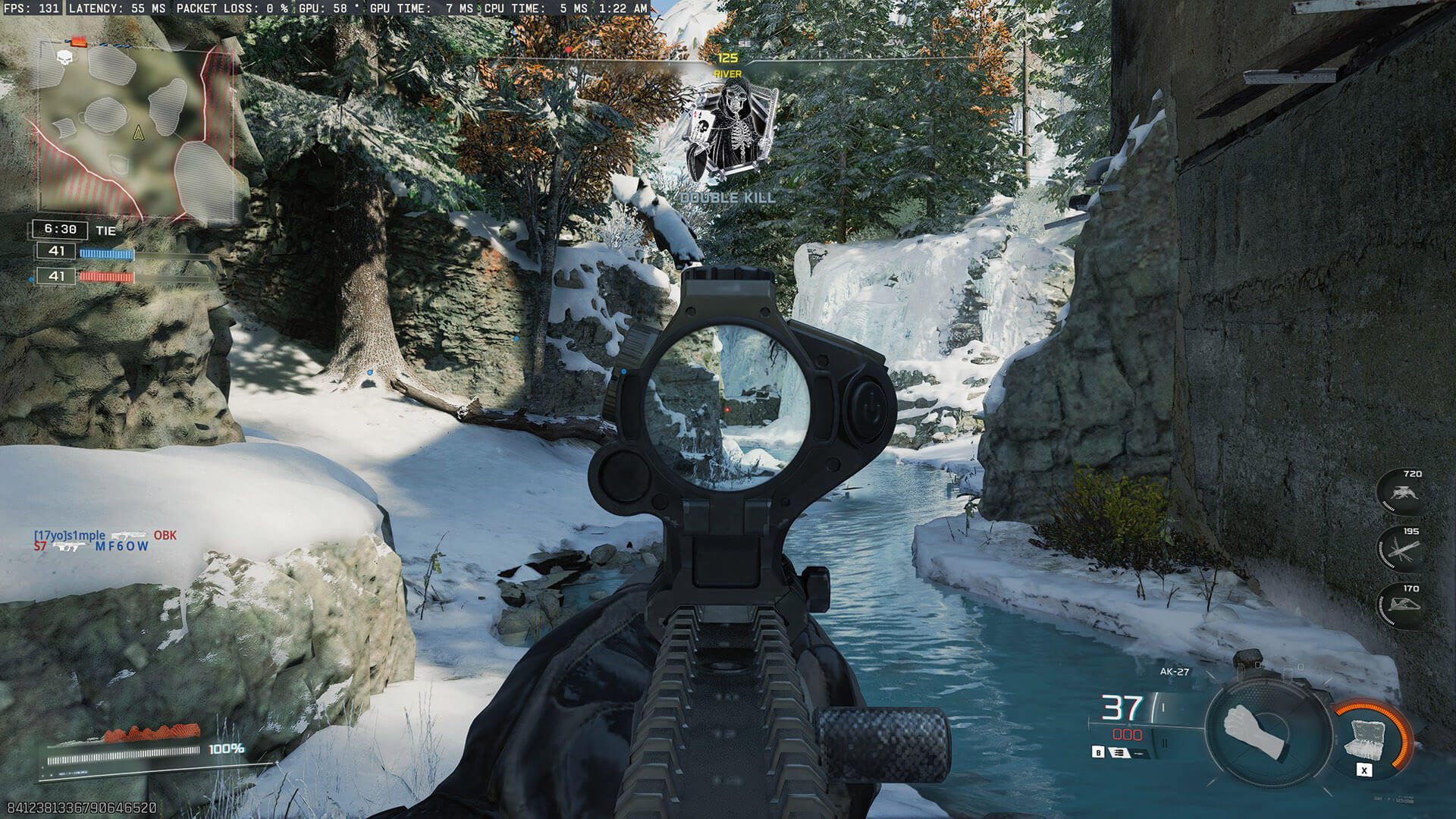Image resolution: width=1456 pixels, height=819 pixels.
Task: Choose the 170-point aircraft scorestreak icon
Action: [x=1401, y=606]
